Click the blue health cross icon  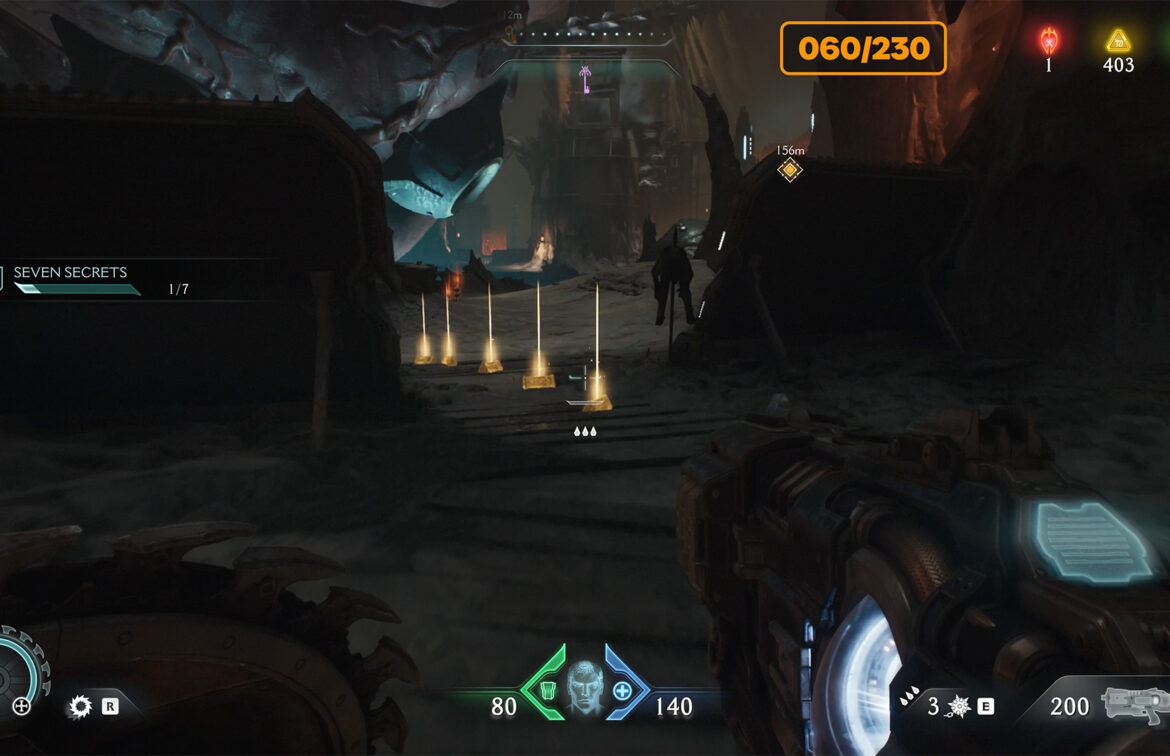pyautogui.click(x=622, y=690)
